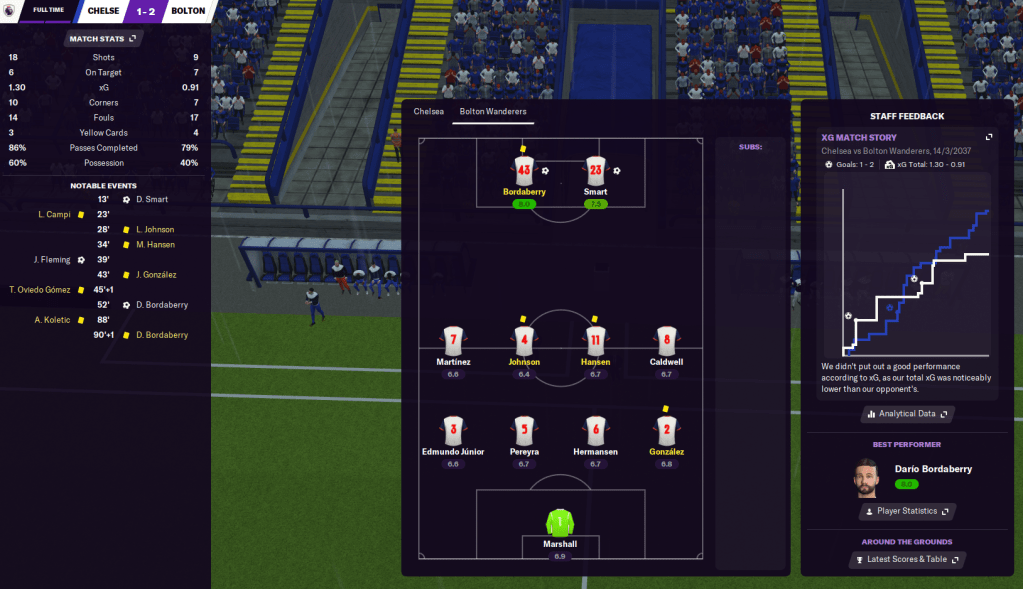The height and width of the screenshot is (589, 1023).
Task: Select Hermansen's number 6 shirt
Action: point(596,428)
